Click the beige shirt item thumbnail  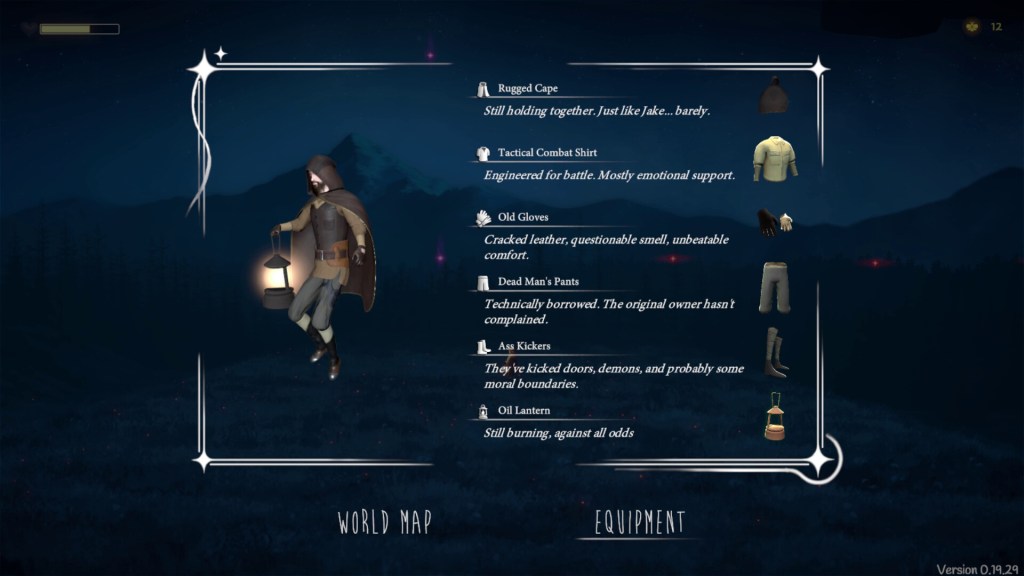[x=775, y=160]
